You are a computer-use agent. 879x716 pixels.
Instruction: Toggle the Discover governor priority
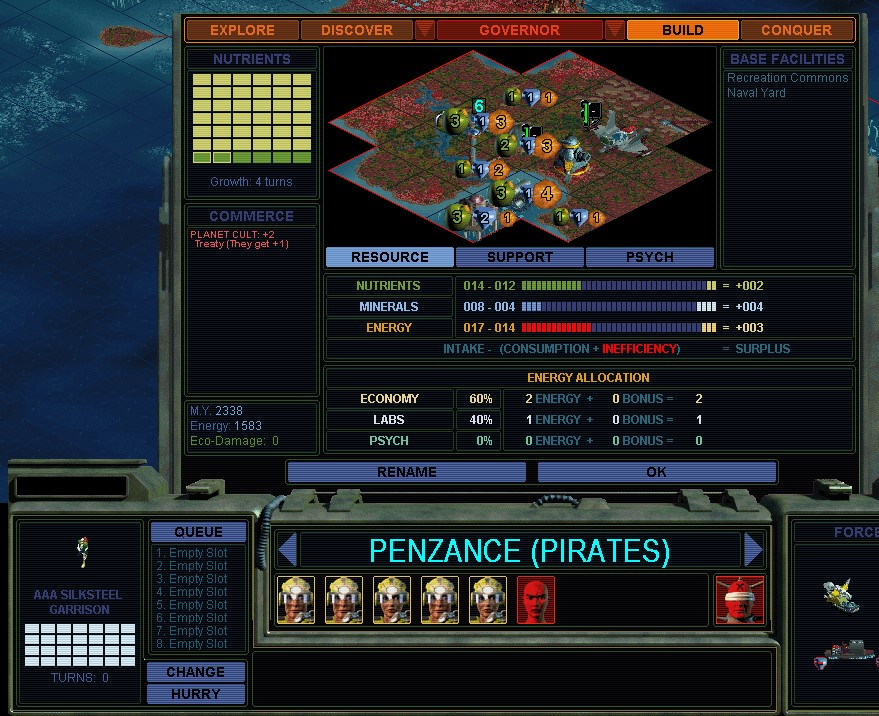[x=357, y=30]
